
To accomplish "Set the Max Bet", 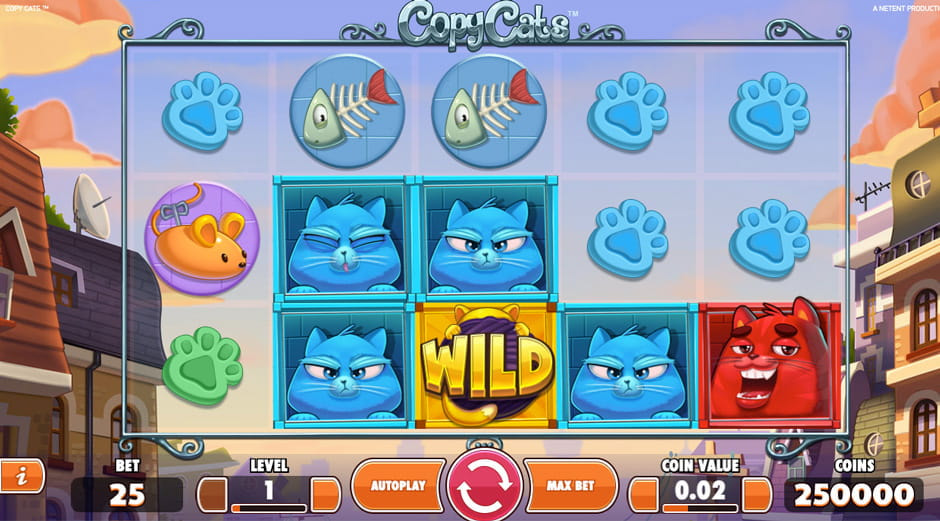I will point(571,486).
